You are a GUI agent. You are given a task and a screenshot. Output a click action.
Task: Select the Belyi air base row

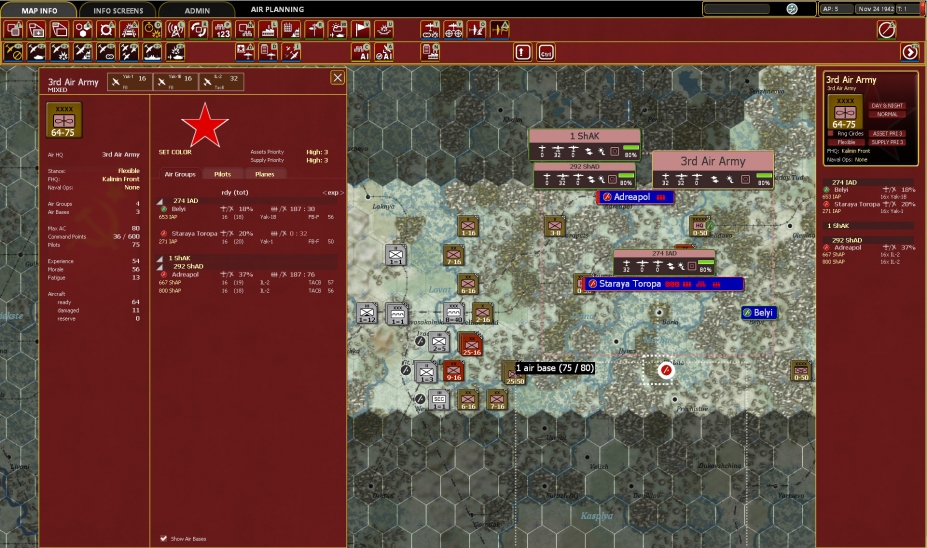click(180, 208)
